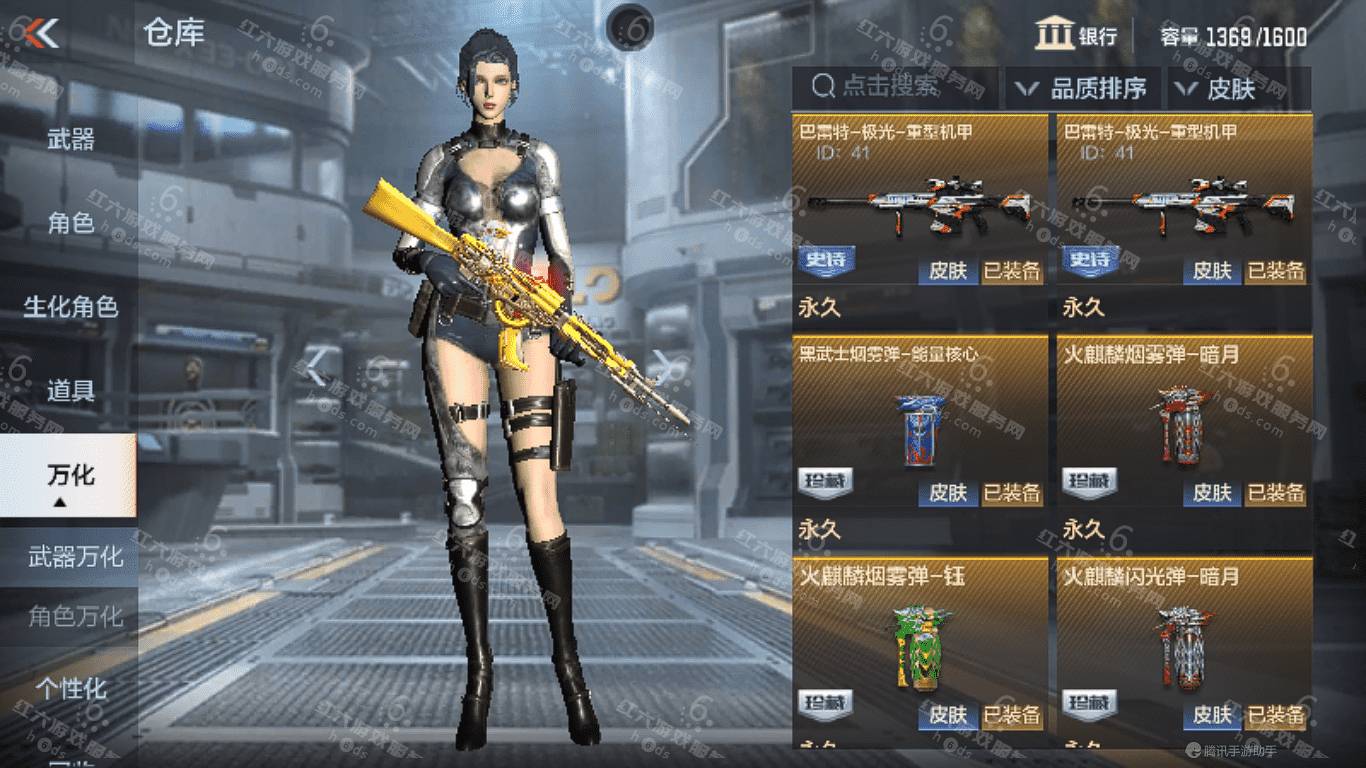Choose the 角色万化 sub-tab
The height and width of the screenshot is (768, 1366).
tap(75, 616)
